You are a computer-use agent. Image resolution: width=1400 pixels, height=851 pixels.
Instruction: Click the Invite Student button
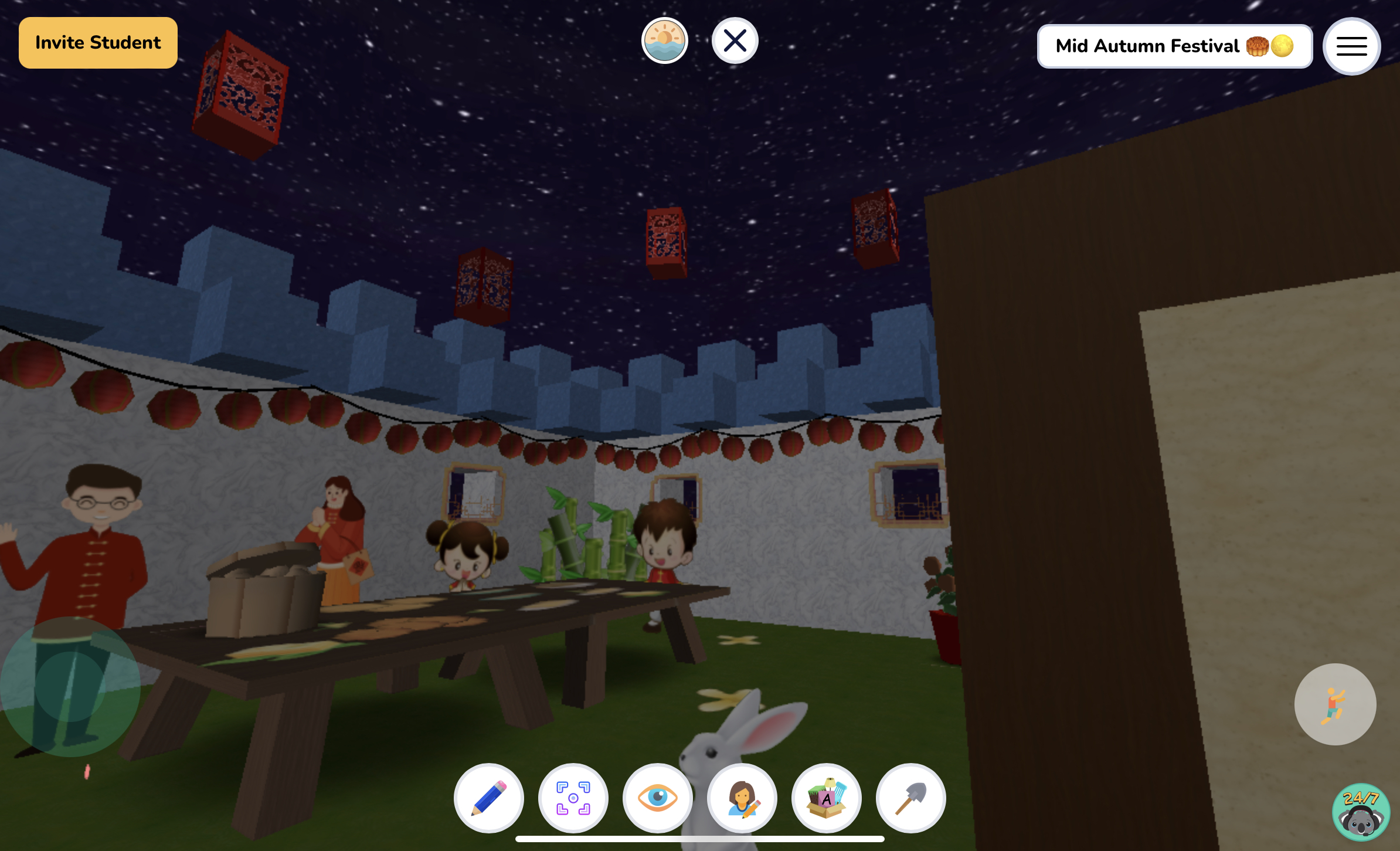tap(98, 42)
